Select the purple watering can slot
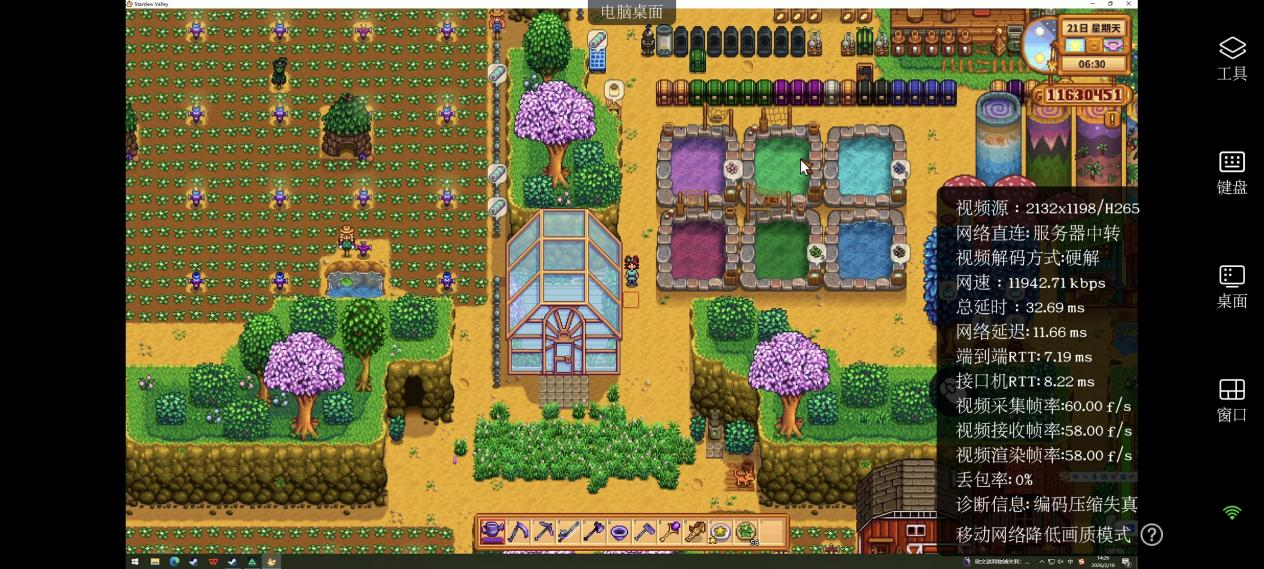The width and height of the screenshot is (1264, 569). click(x=492, y=532)
